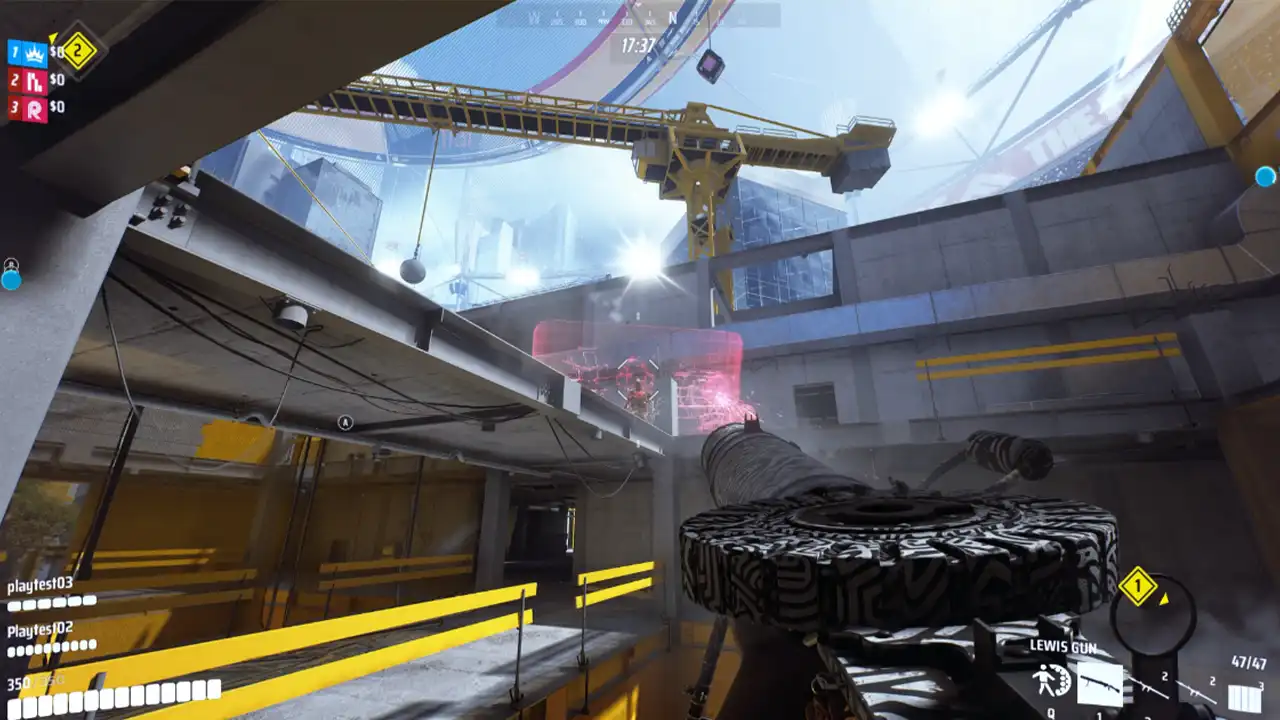Viewport: 1280px width, 720px height.
Task: Click the LEWIS GUN weapon name label
Action: click(1064, 647)
